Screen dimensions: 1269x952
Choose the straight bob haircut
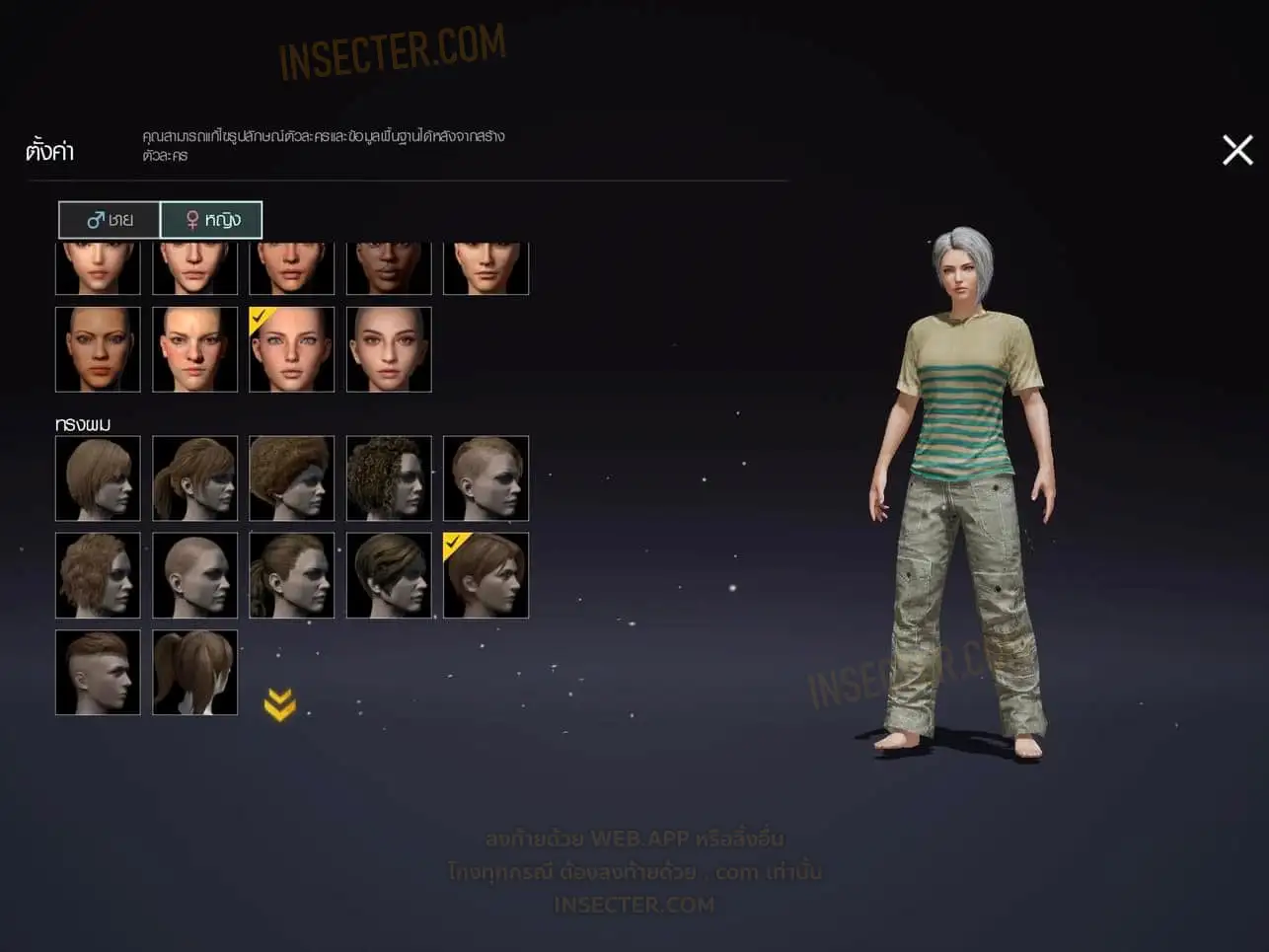[x=98, y=478]
